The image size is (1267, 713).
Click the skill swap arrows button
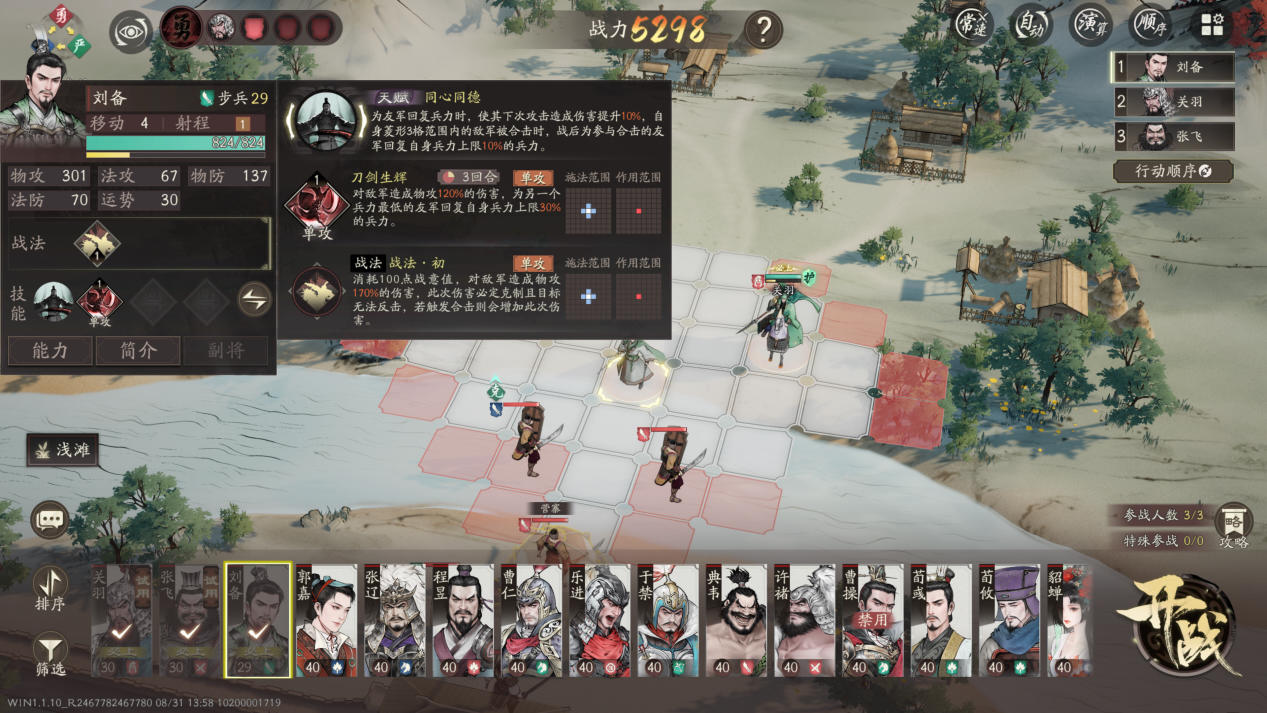254,300
